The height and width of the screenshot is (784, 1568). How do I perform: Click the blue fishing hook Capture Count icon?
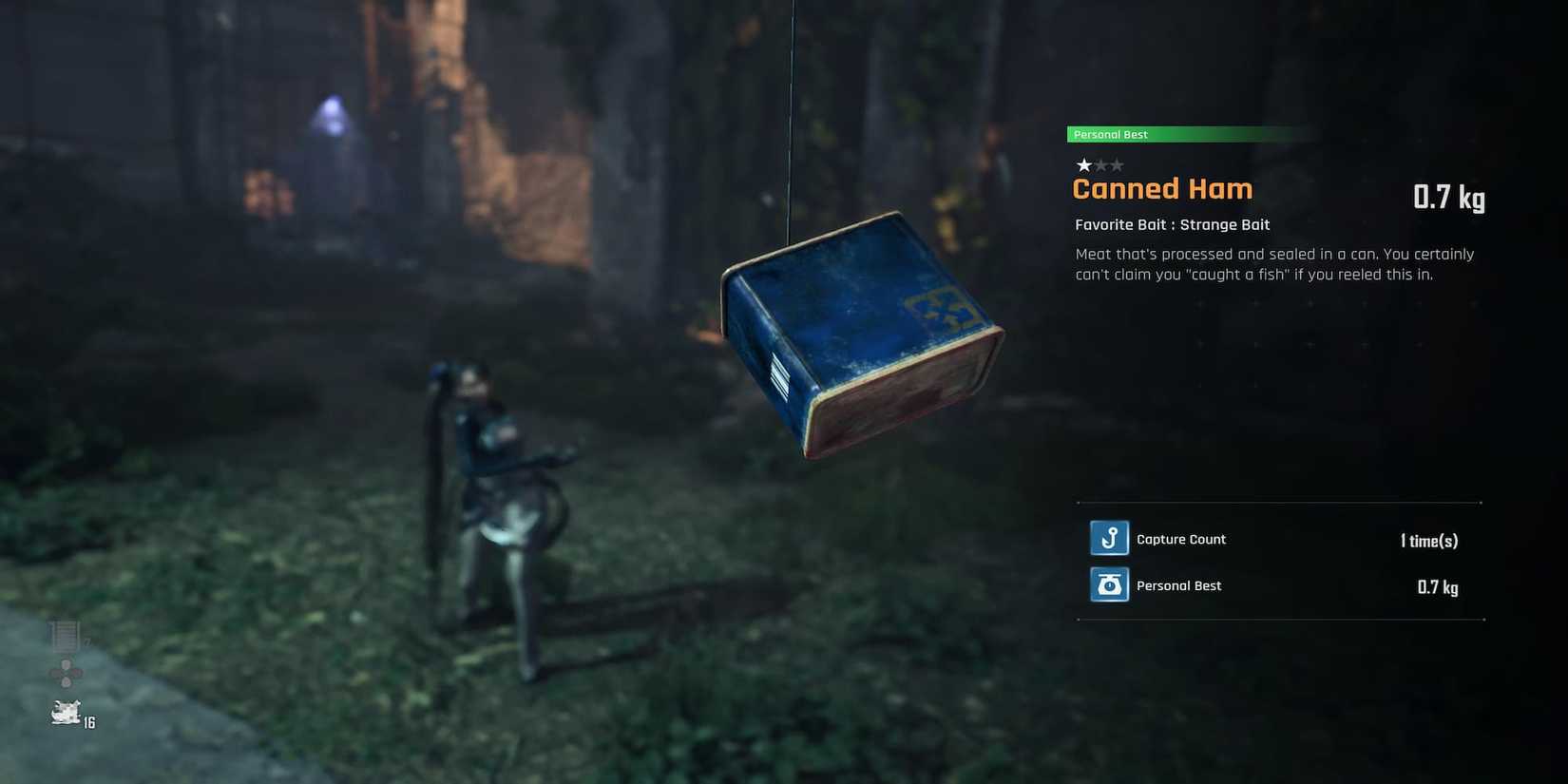click(x=1109, y=538)
